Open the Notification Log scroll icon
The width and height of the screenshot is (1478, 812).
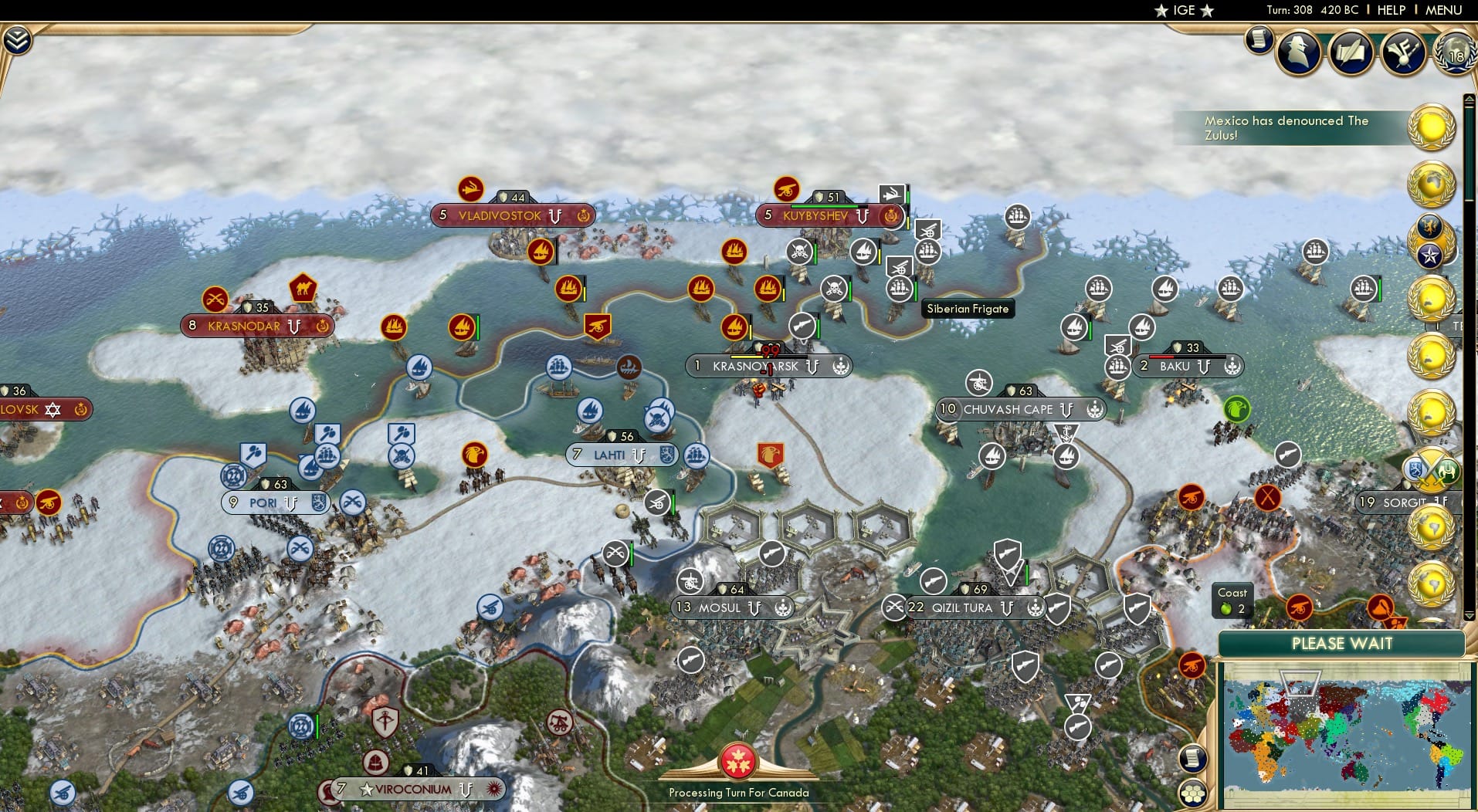tap(1259, 42)
